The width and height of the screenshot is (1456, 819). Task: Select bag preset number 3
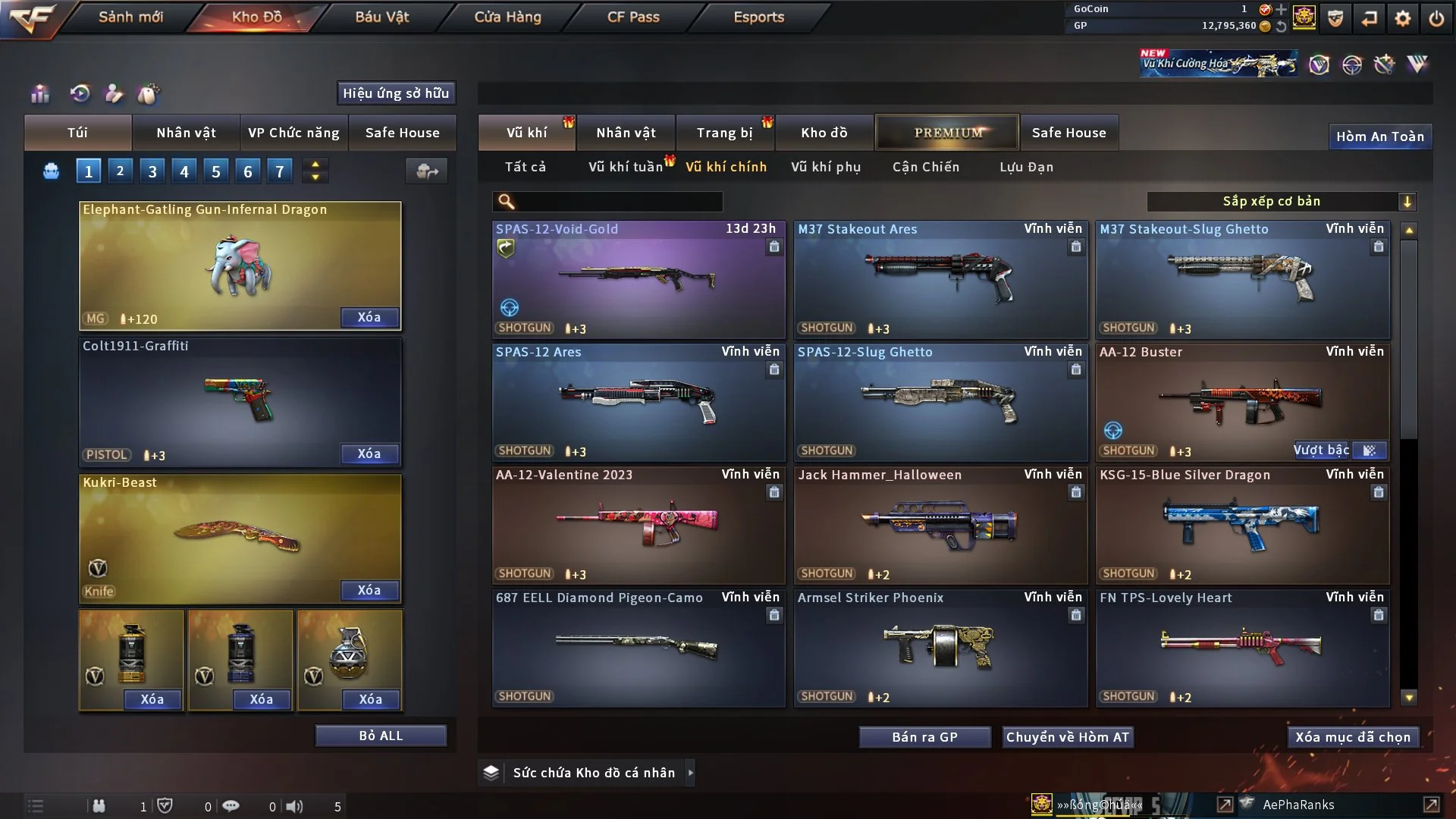[152, 171]
